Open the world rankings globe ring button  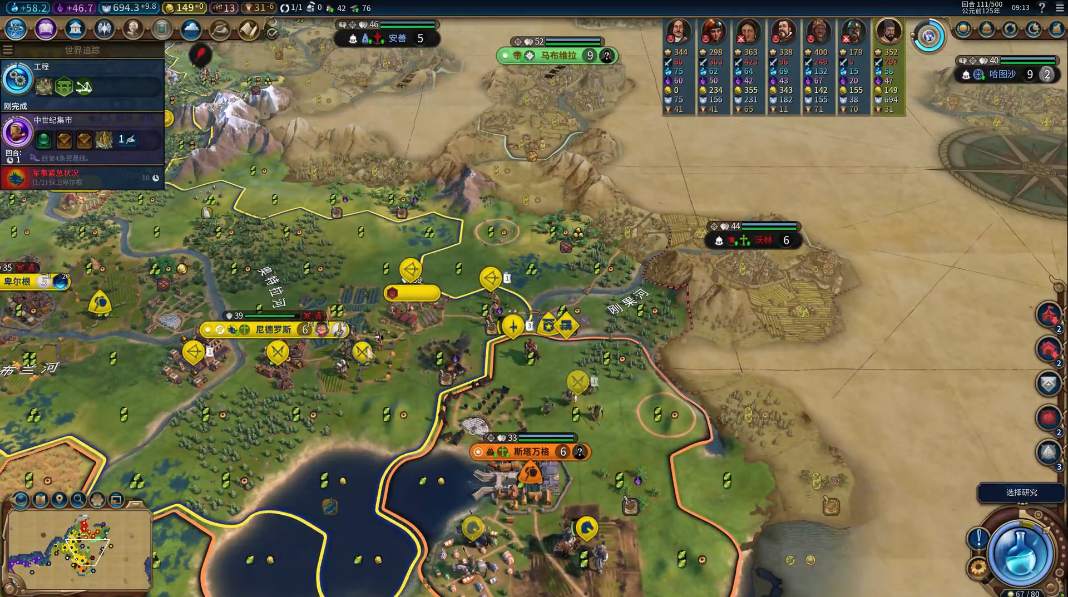pos(931,37)
